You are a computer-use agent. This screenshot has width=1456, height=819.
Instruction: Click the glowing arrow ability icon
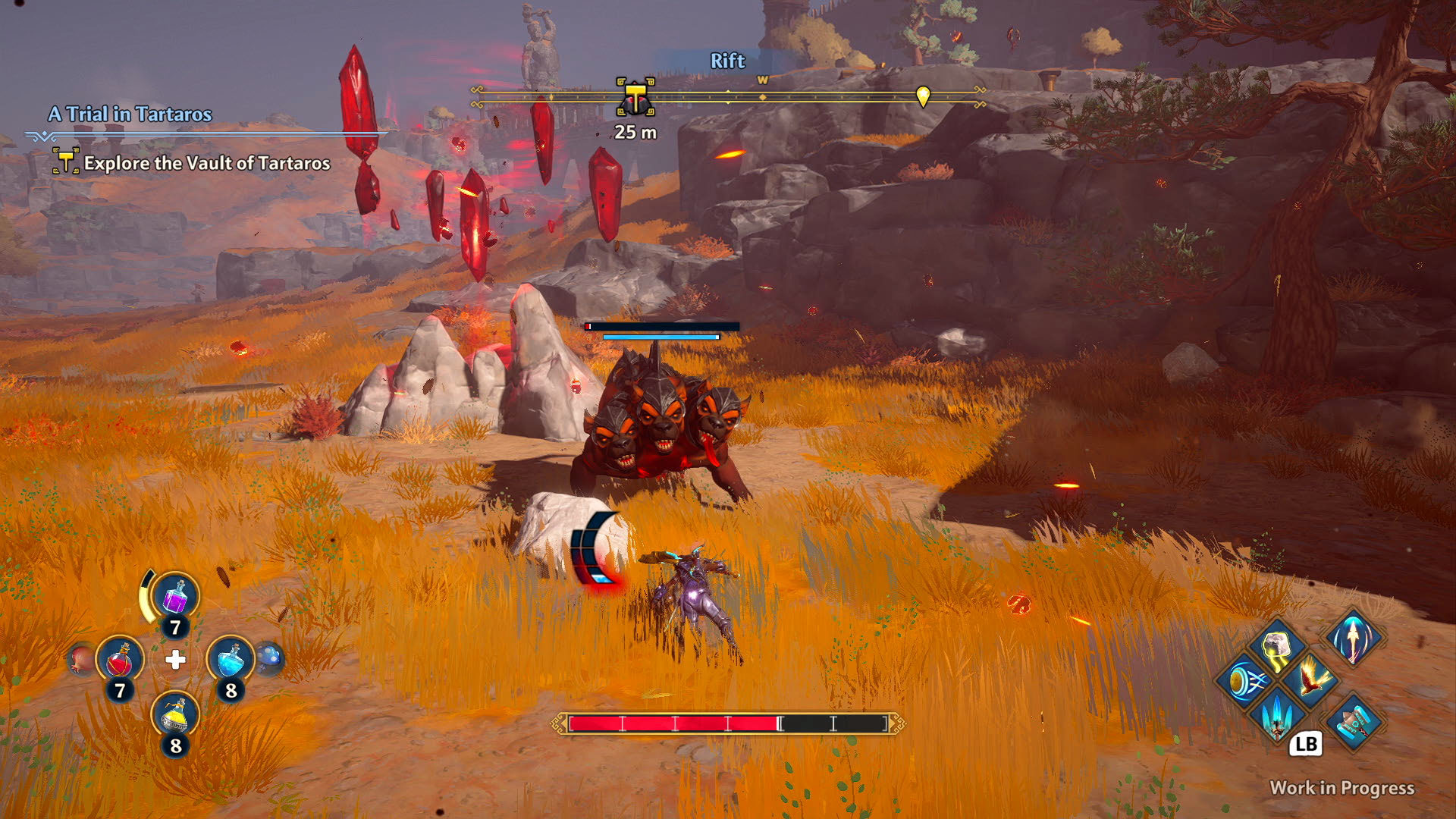tap(1352, 639)
